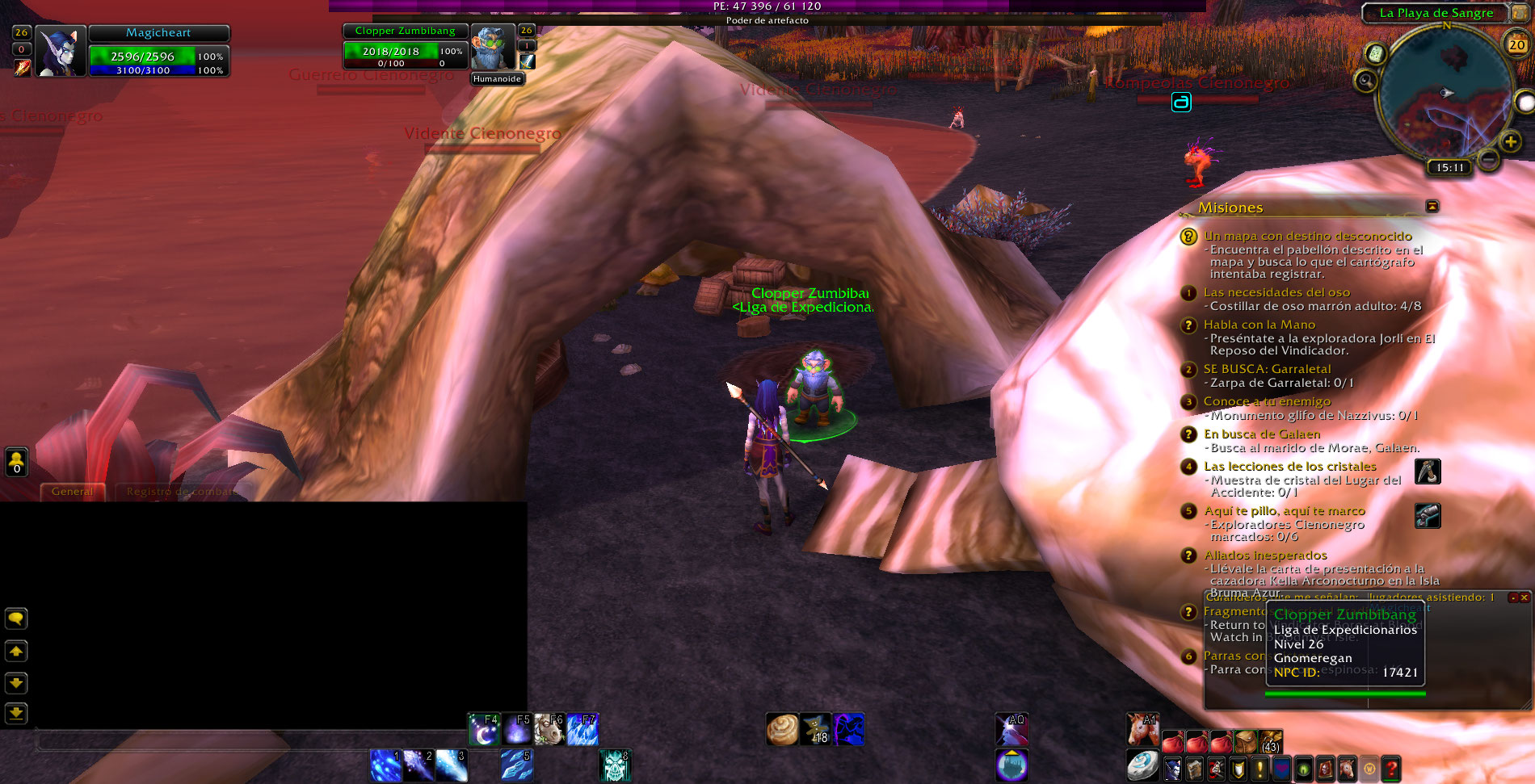Open the brown leather backpack
Image resolution: width=1535 pixels, height=784 pixels.
click(1246, 740)
